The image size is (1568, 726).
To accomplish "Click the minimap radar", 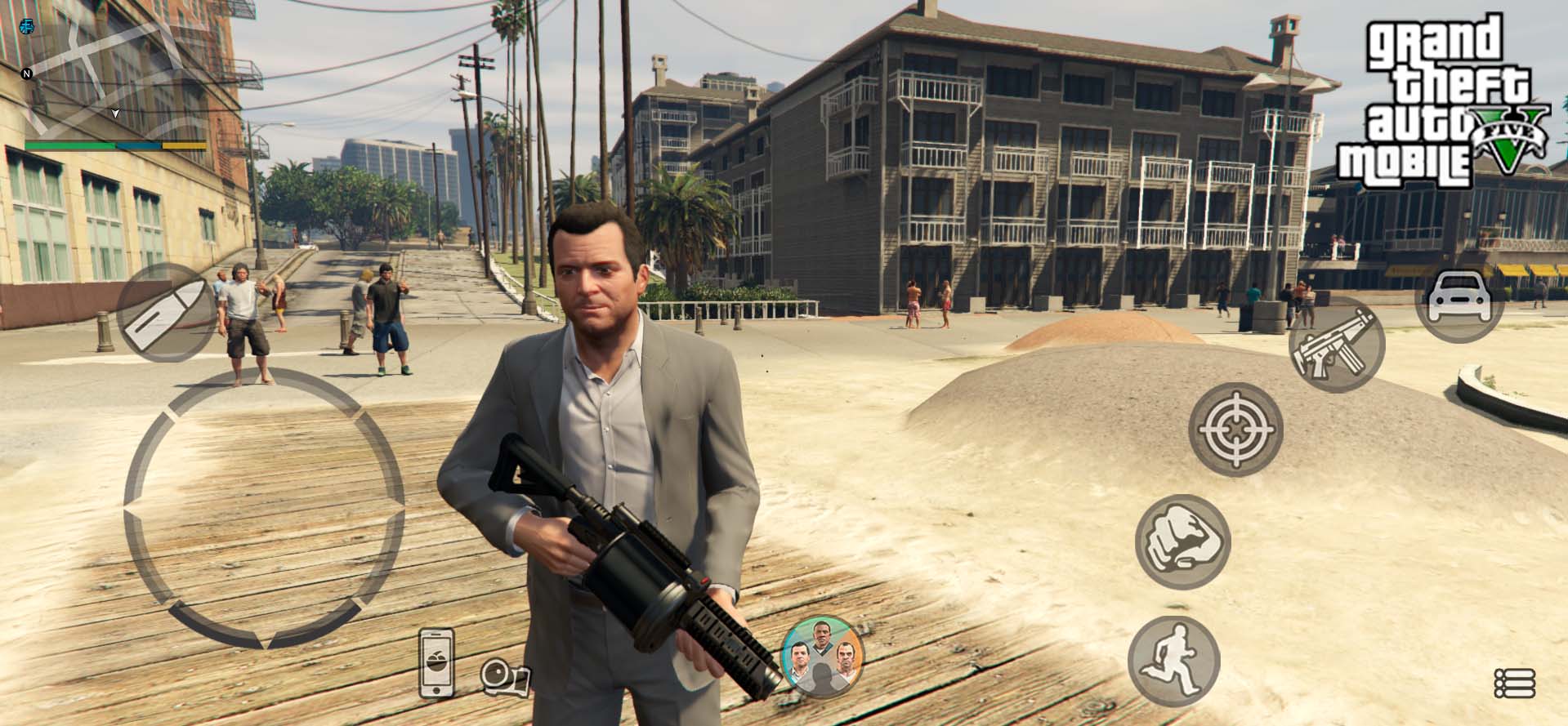I will [x=114, y=78].
